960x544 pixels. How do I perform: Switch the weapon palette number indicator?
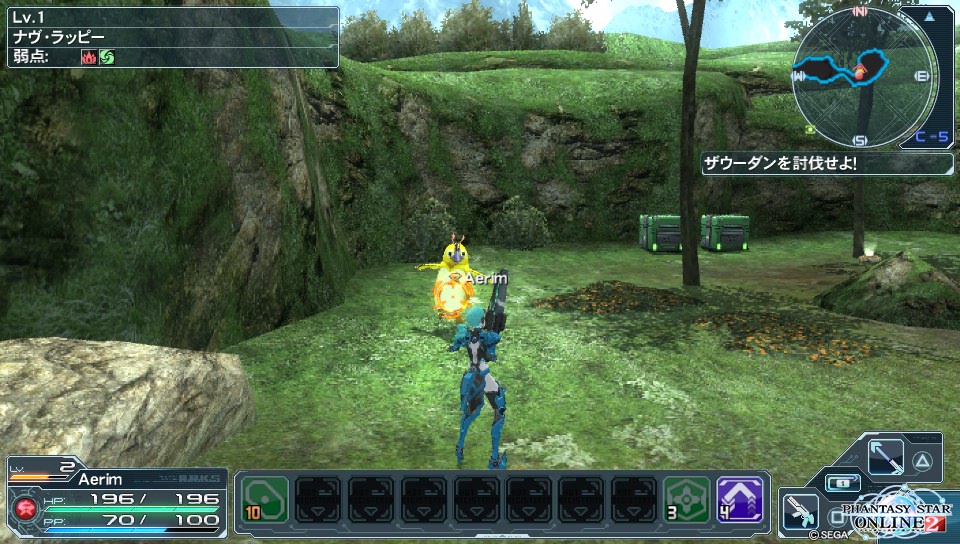pyautogui.click(x=842, y=483)
